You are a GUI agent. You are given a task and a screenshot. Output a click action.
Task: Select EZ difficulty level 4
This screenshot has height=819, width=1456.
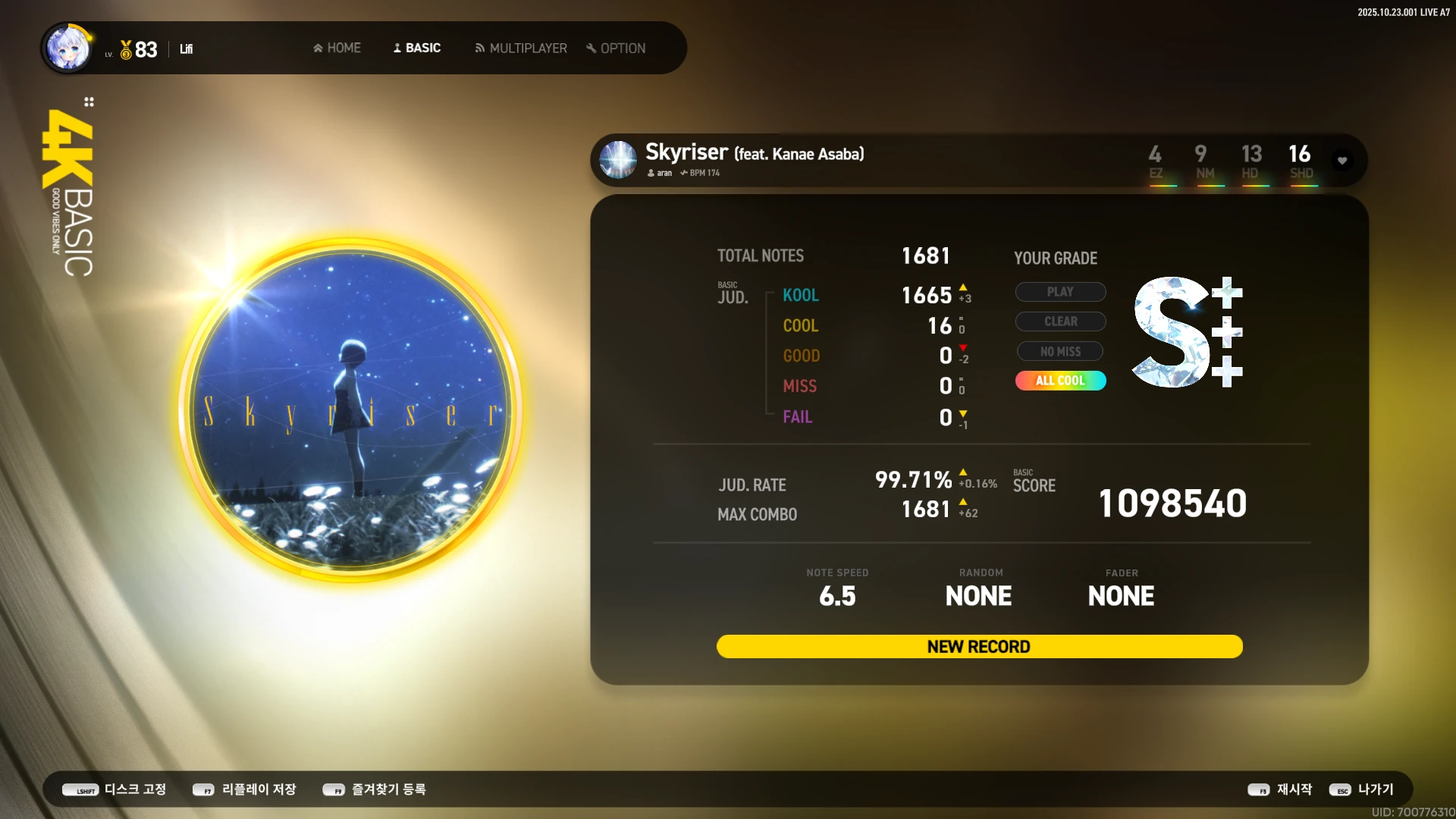pos(1155,162)
